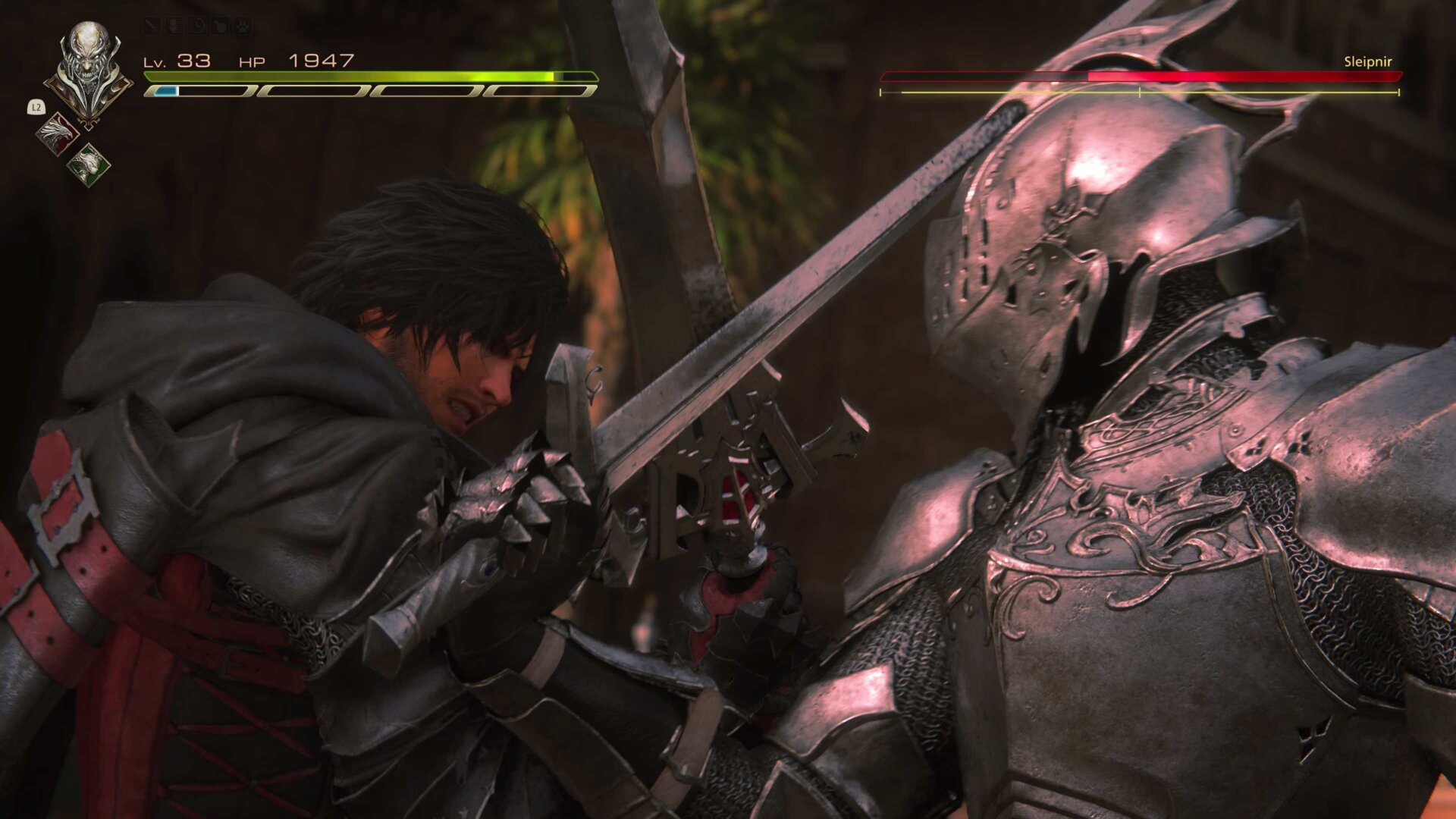Click the Torgal paw icon
This screenshot has height=819, width=1456.
click(243, 26)
